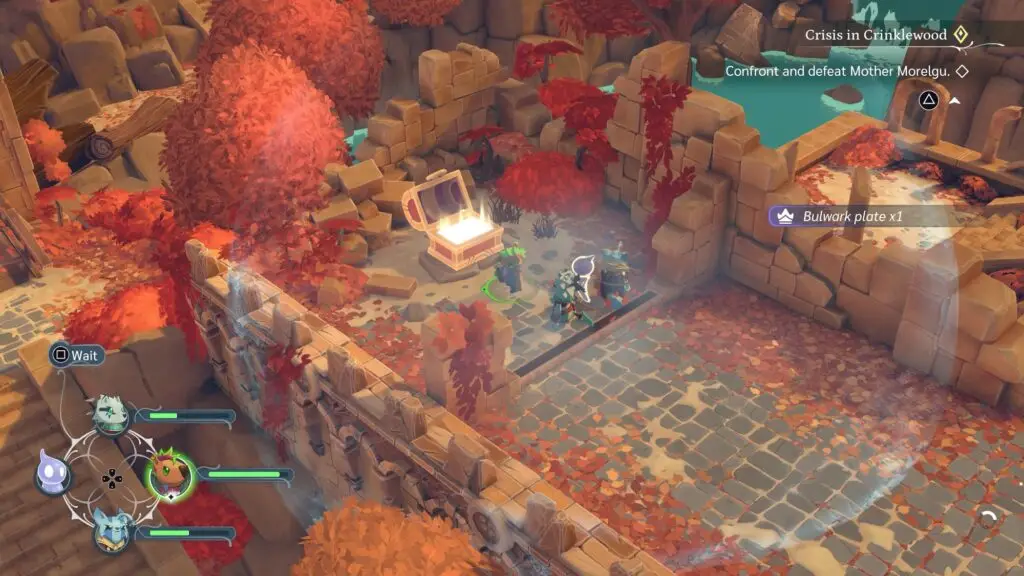This screenshot has height=576, width=1024.
Task: Select the orange spiky-haired character portrait
Action: click(171, 475)
